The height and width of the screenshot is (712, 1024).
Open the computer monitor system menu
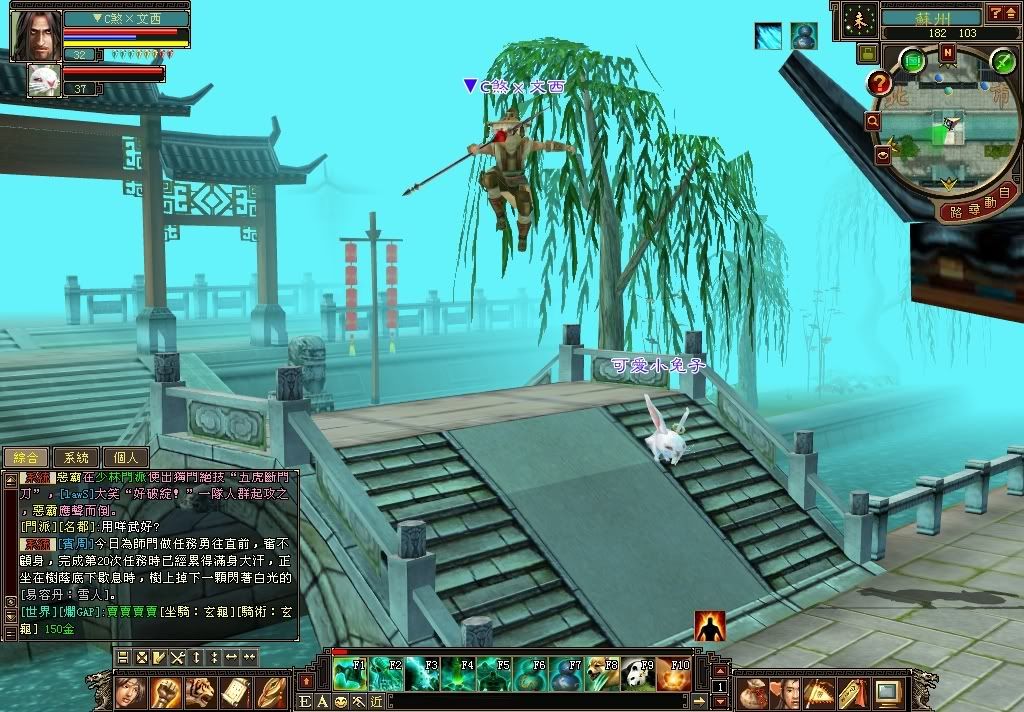tap(887, 692)
